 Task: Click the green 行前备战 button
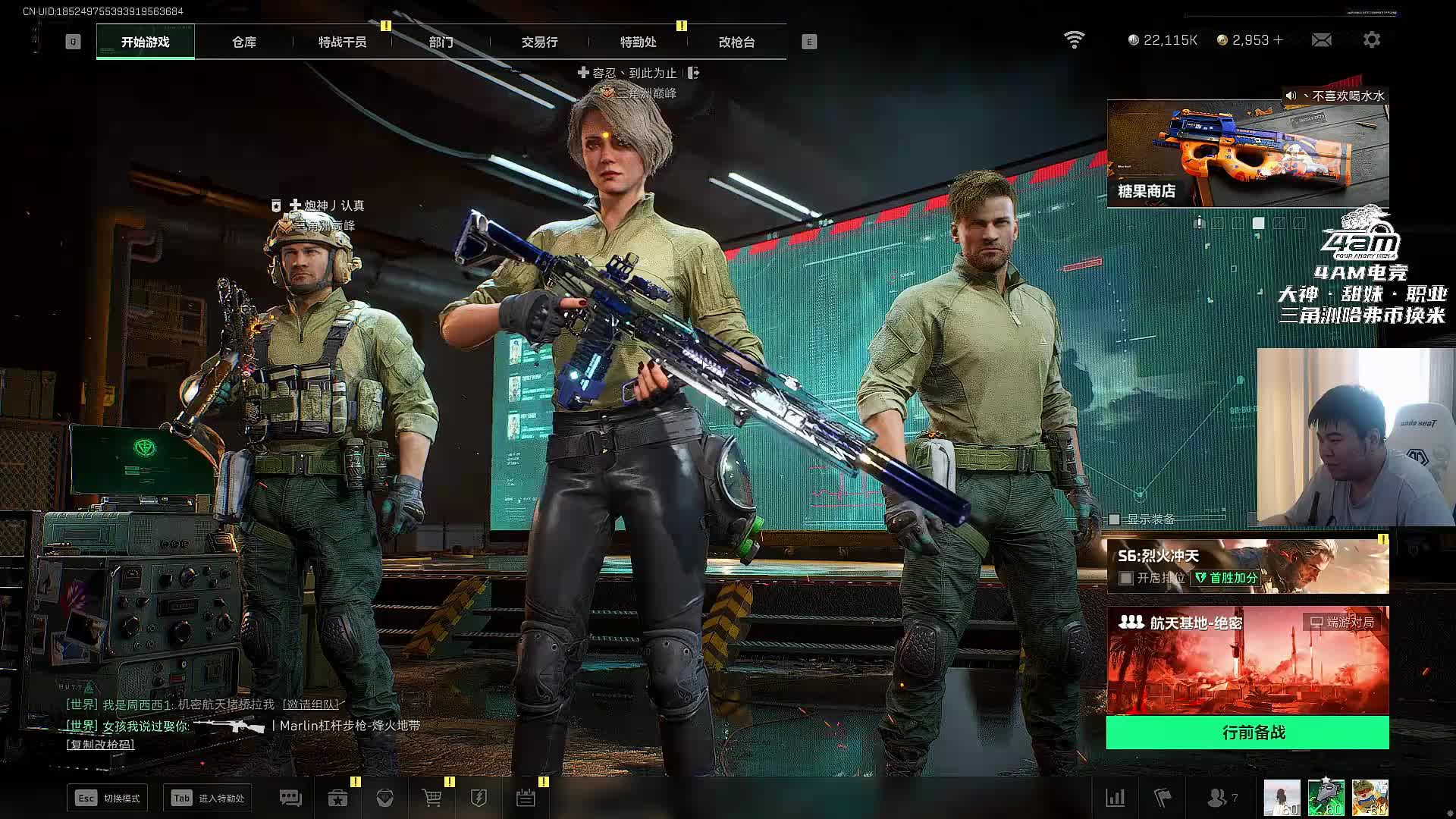[1247, 733]
